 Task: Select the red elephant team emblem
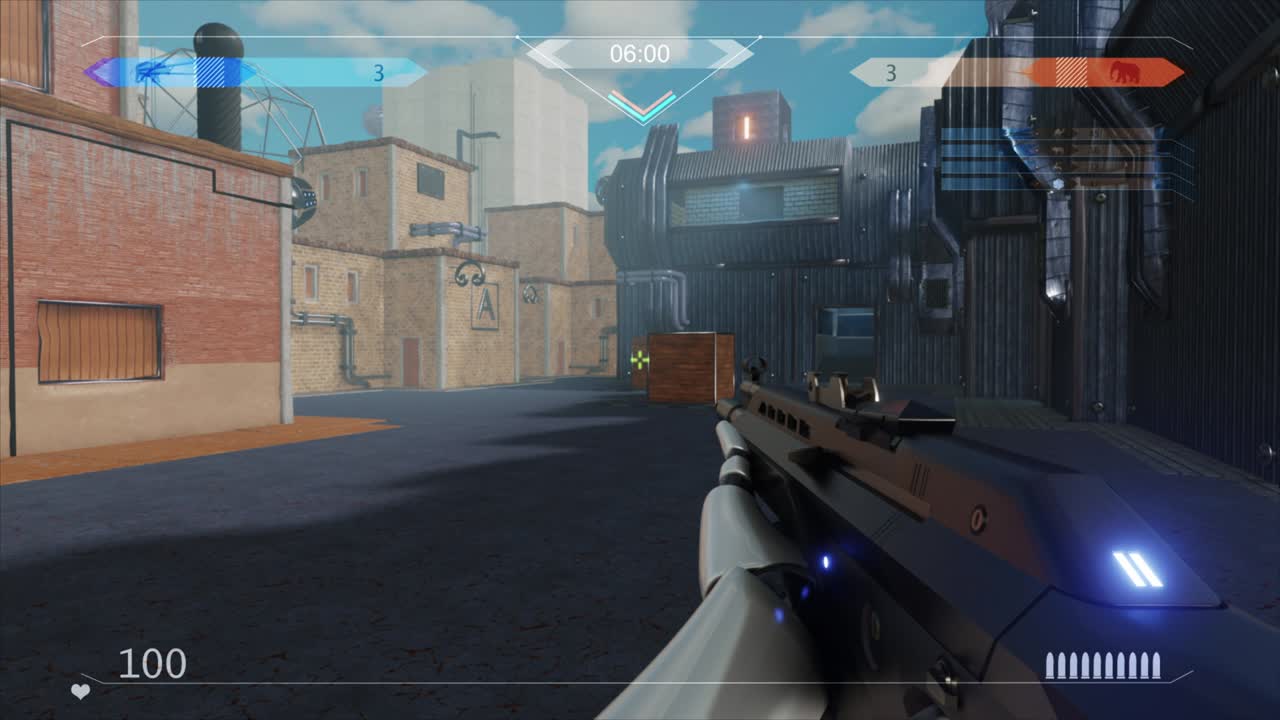click(1125, 70)
